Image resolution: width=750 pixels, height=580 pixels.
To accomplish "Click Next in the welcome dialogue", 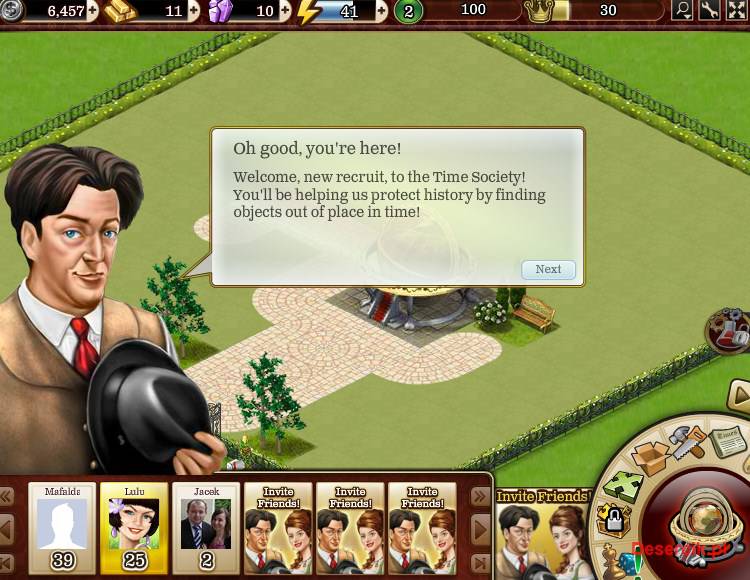I will point(548,269).
